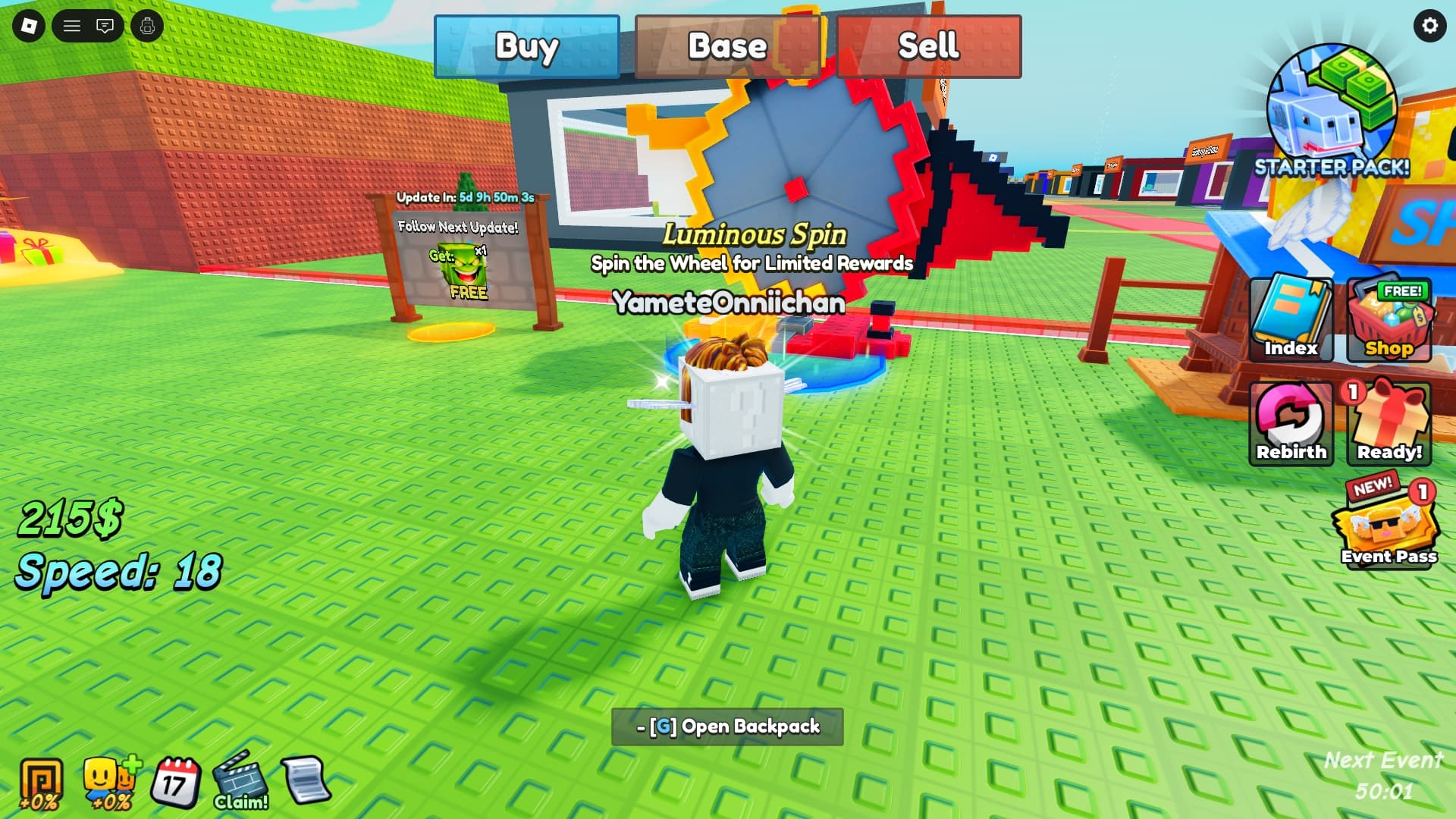Open the codes scroll icon
This screenshot has width=1456, height=819.
[x=303, y=781]
